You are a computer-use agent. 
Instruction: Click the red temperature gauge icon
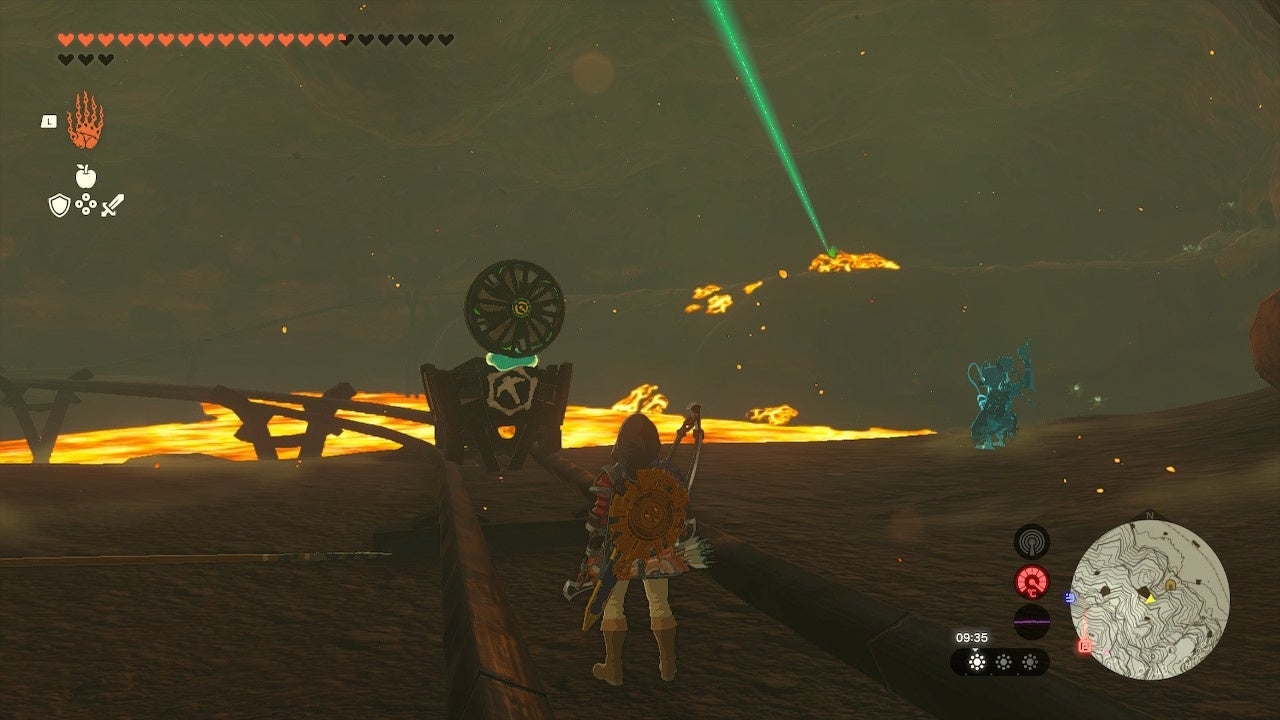1032,579
